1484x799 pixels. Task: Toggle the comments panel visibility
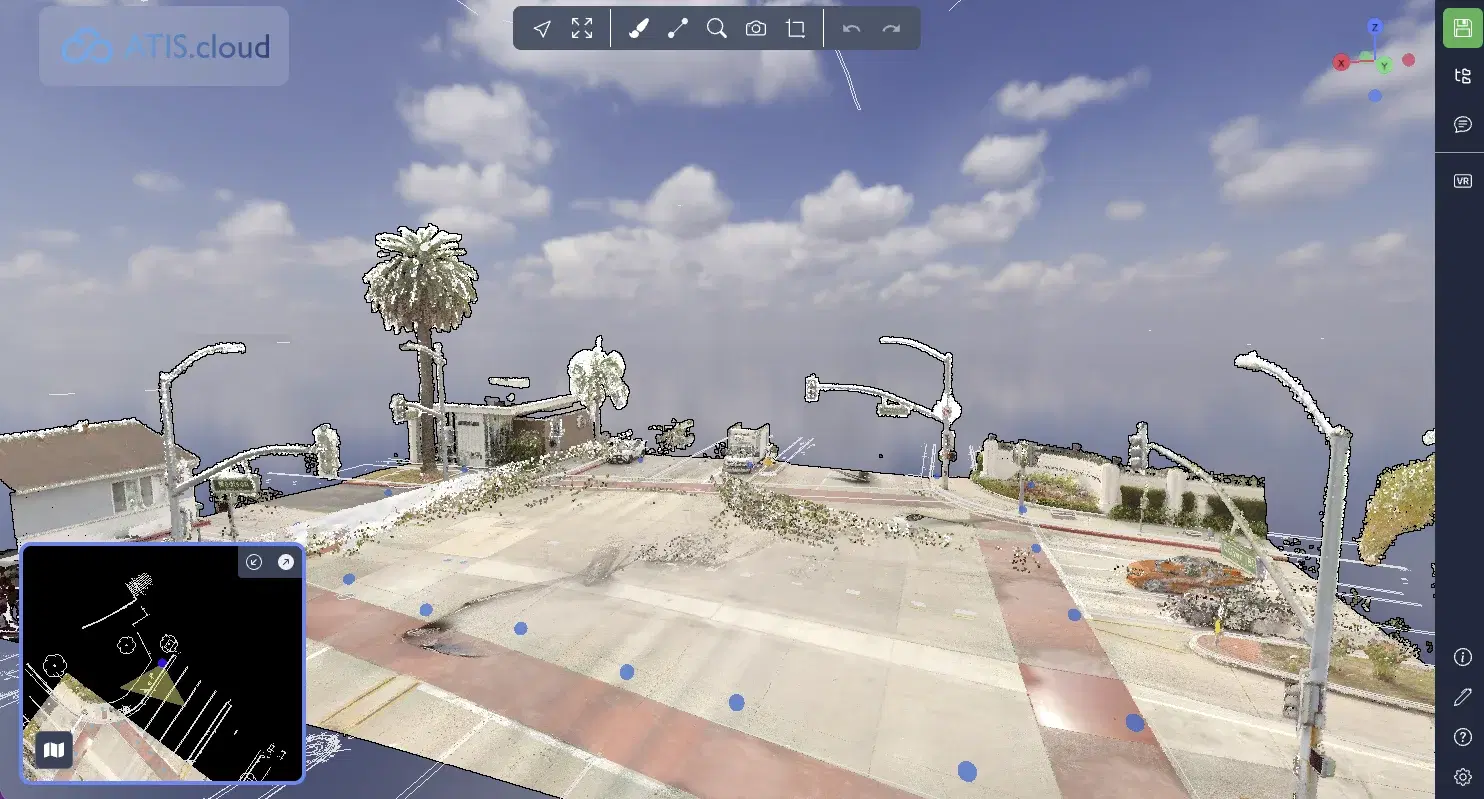(1462, 124)
